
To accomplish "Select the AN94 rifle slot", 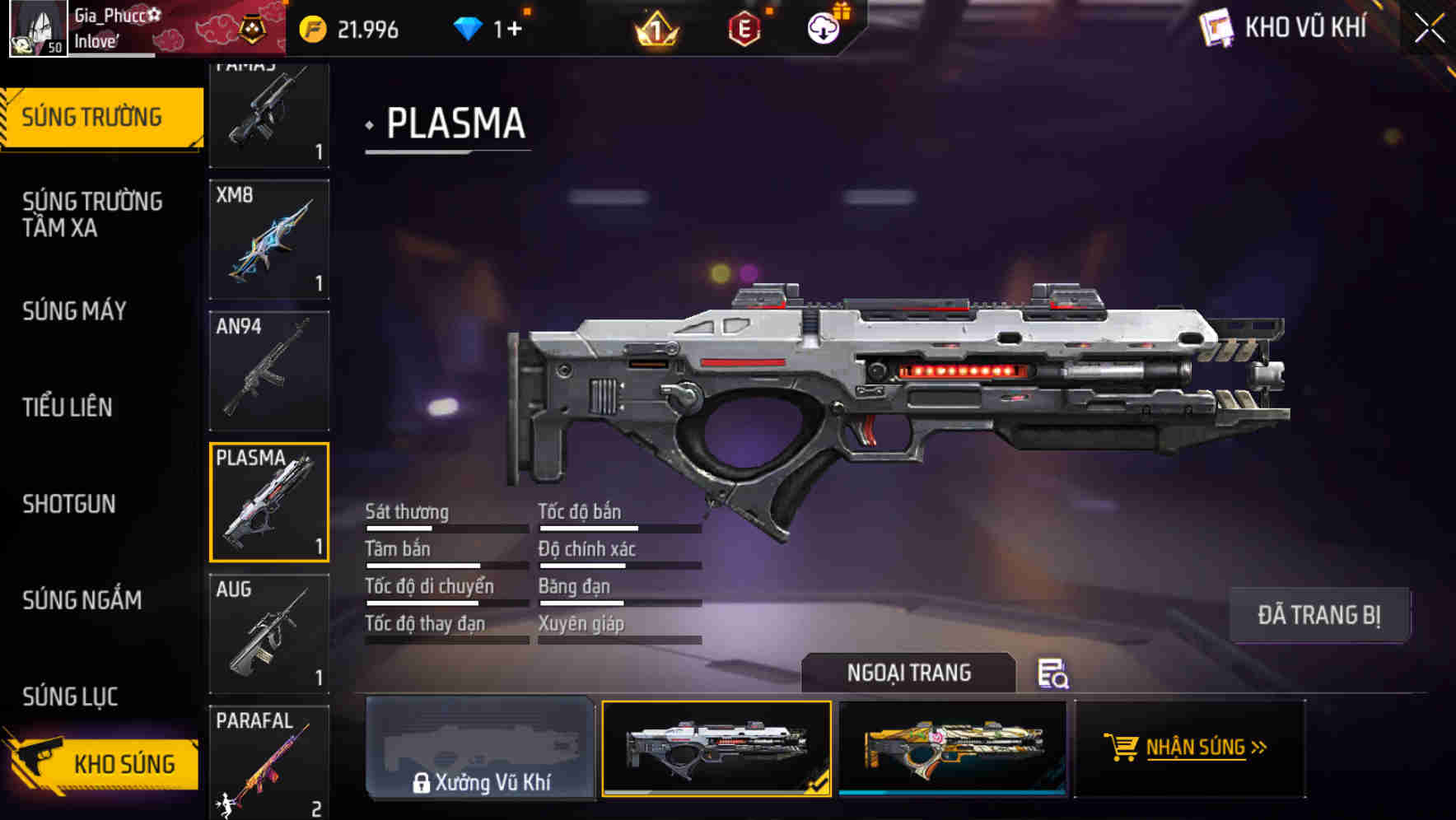I will click(269, 371).
